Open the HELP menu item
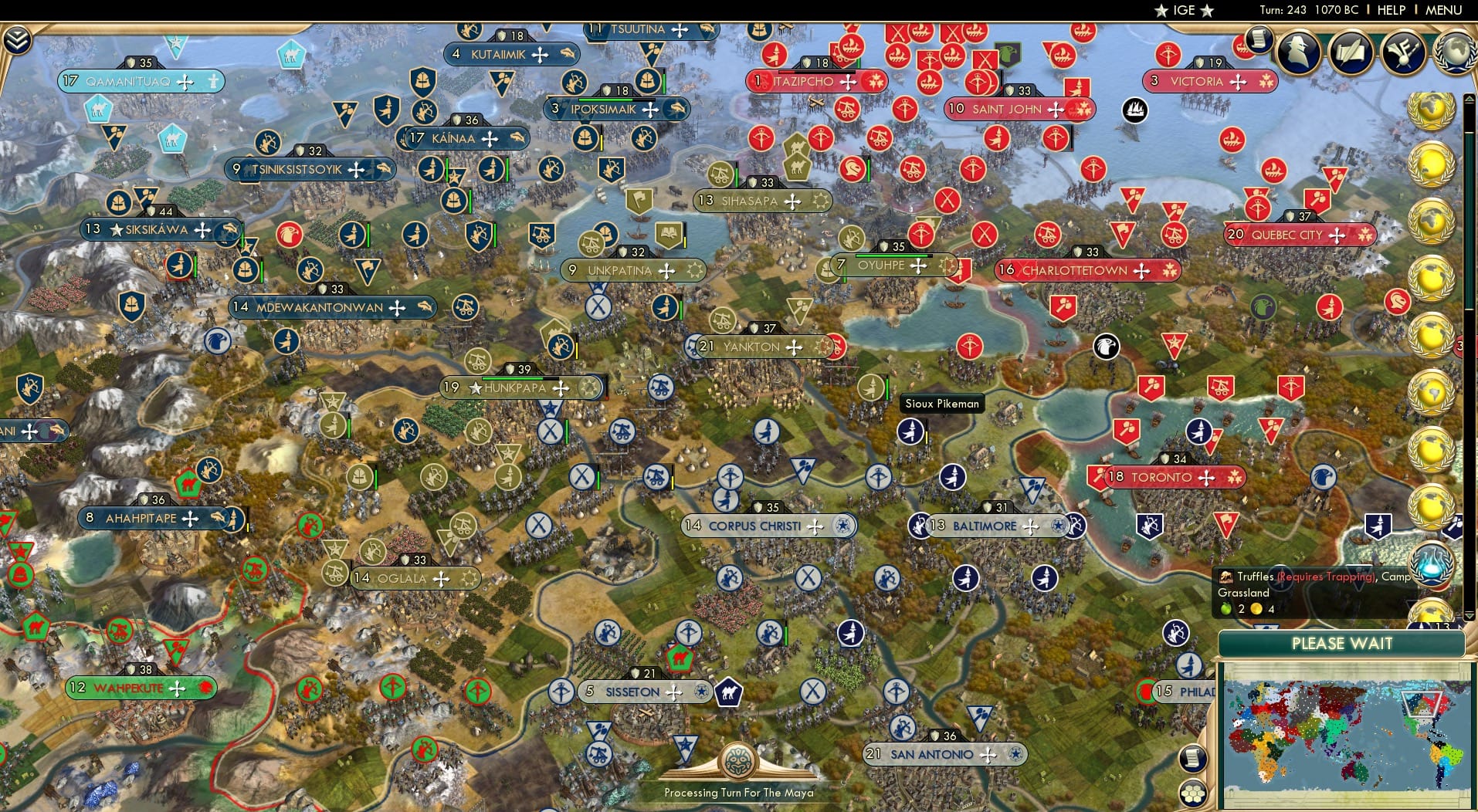The width and height of the screenshot is (1478, 812). (x=1391, y=10)
